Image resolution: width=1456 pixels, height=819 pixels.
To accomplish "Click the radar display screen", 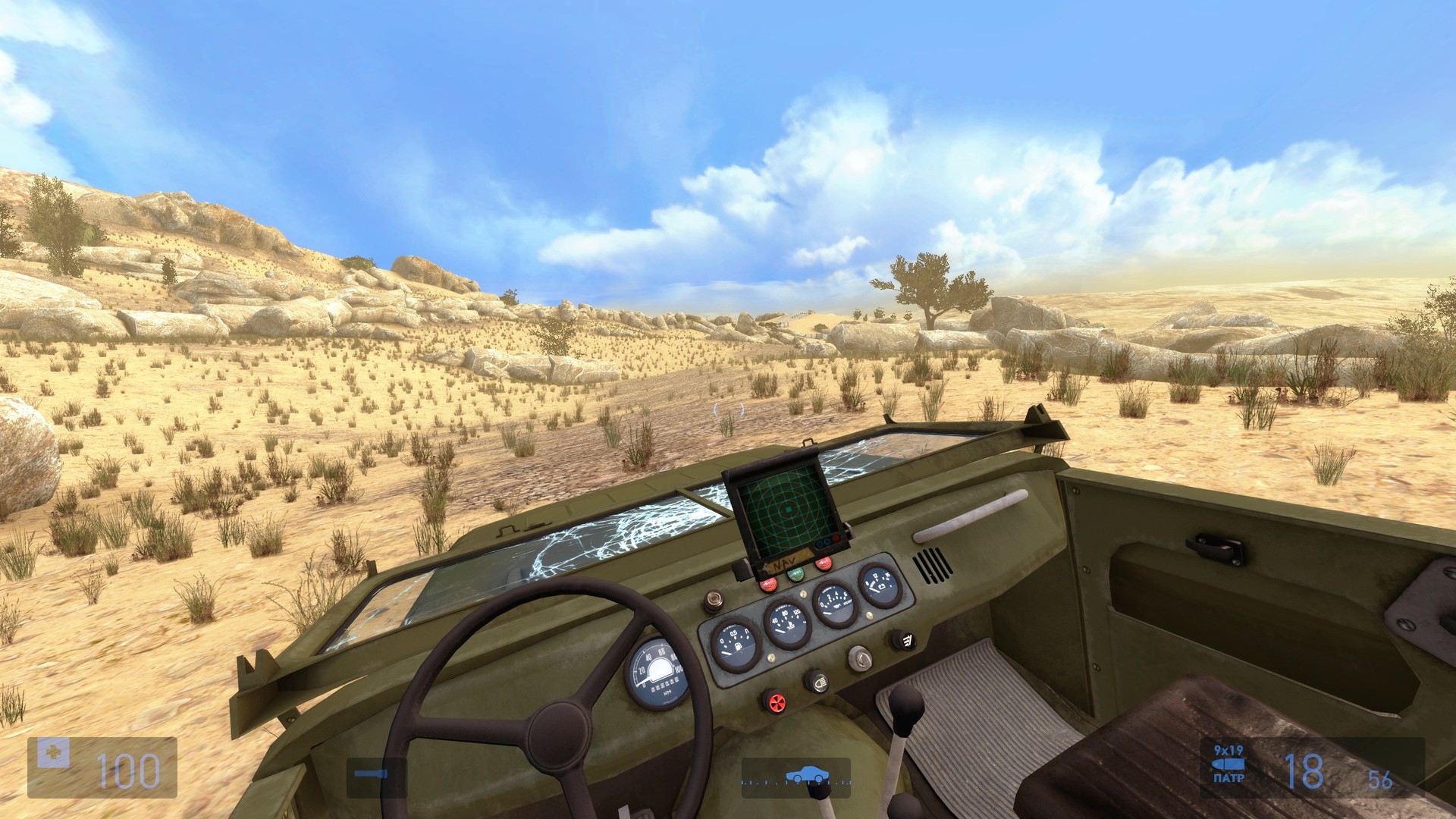I will click(786, 507).
